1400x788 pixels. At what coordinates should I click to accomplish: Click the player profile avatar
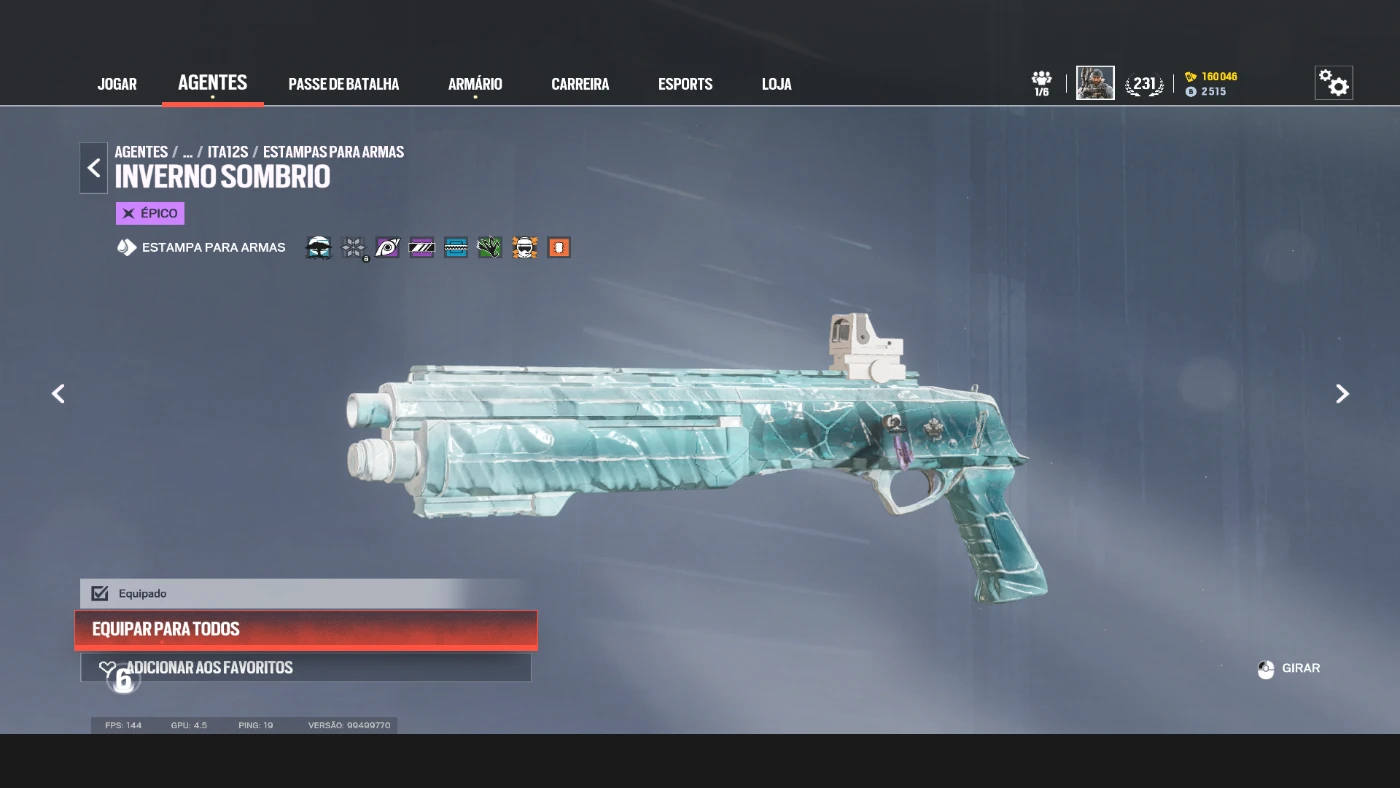(1095, 83)
